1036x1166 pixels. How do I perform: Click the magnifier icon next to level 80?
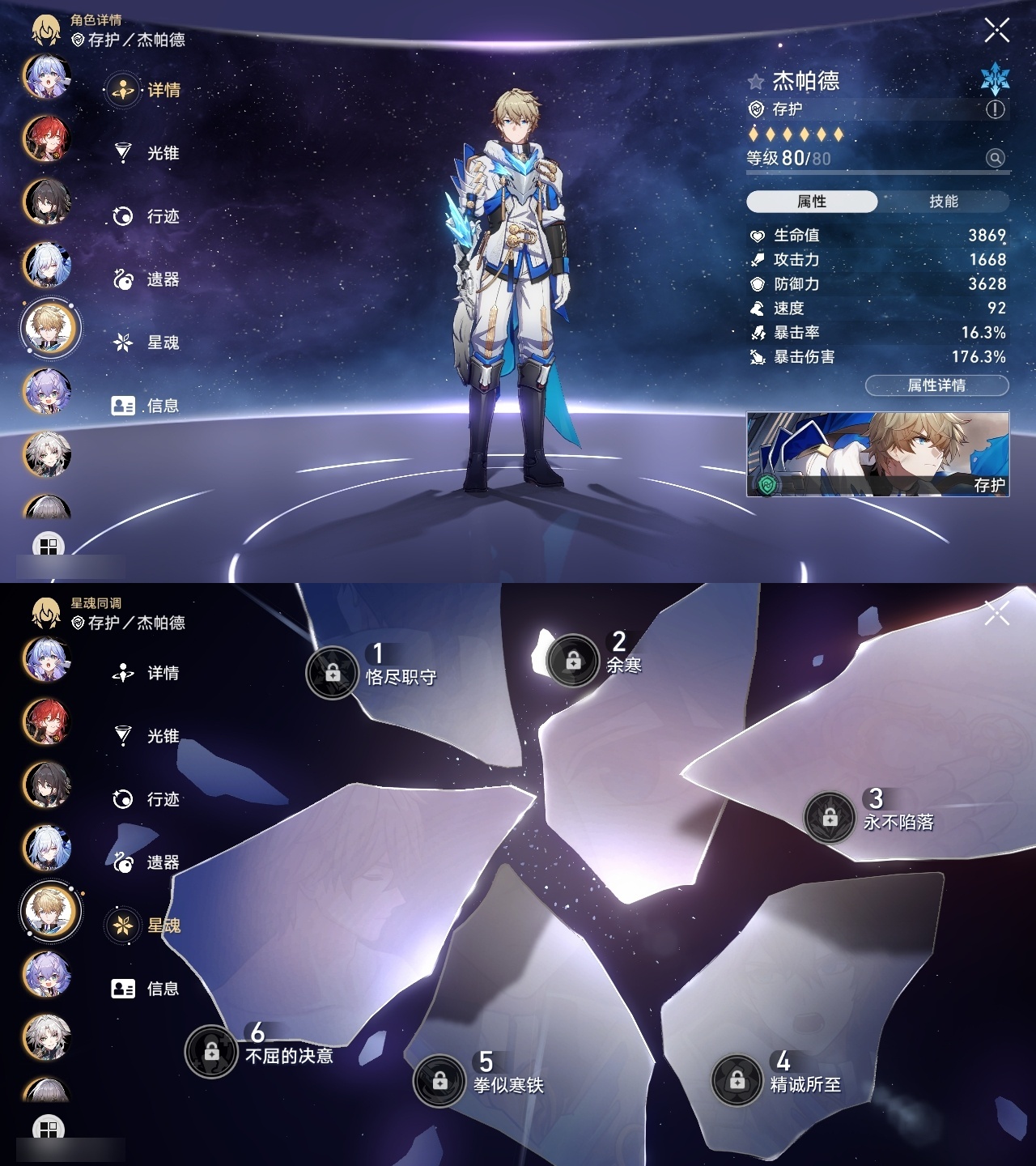point(995,158)
